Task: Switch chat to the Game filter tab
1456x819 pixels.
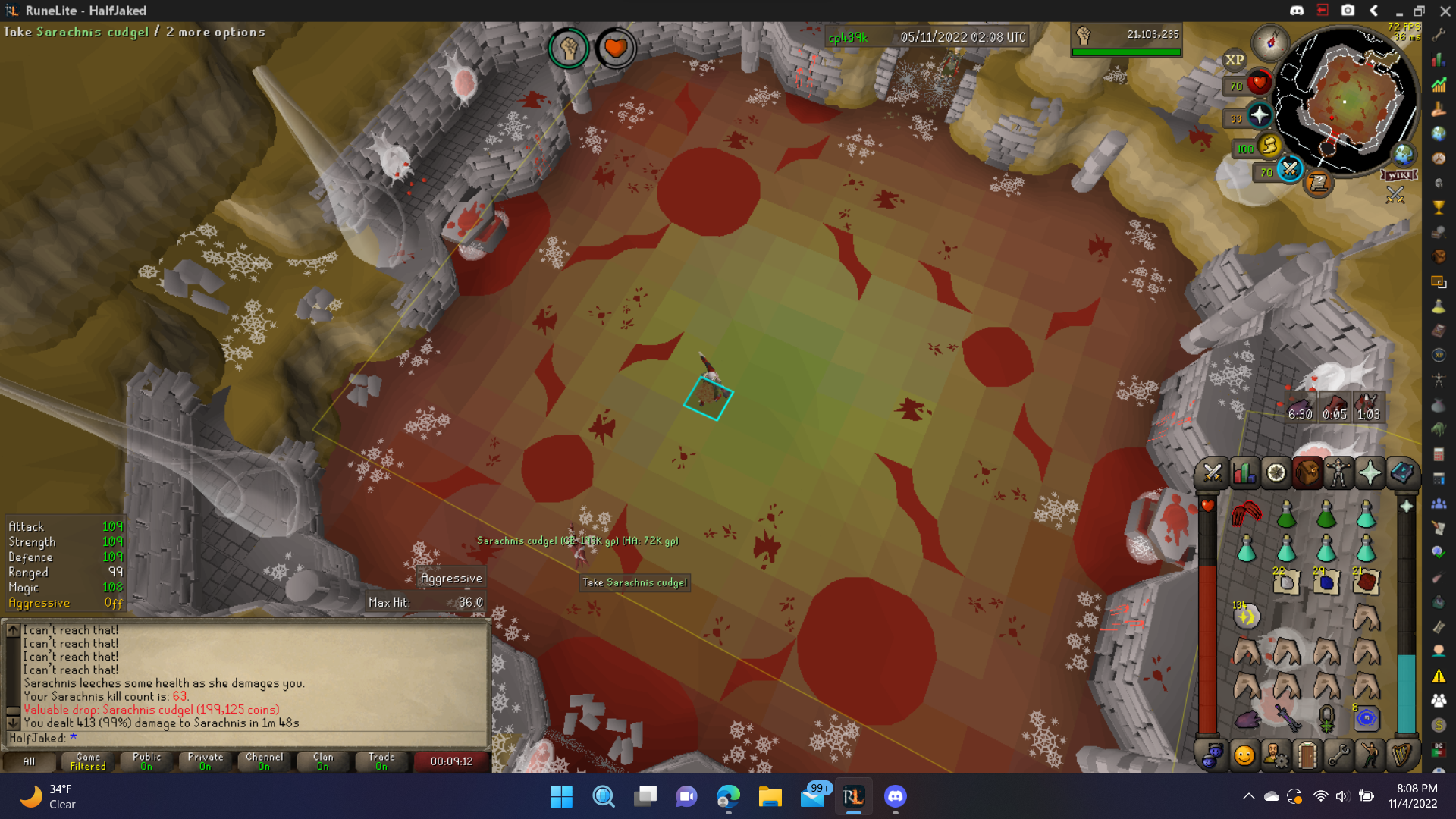Action: (88, 761)
